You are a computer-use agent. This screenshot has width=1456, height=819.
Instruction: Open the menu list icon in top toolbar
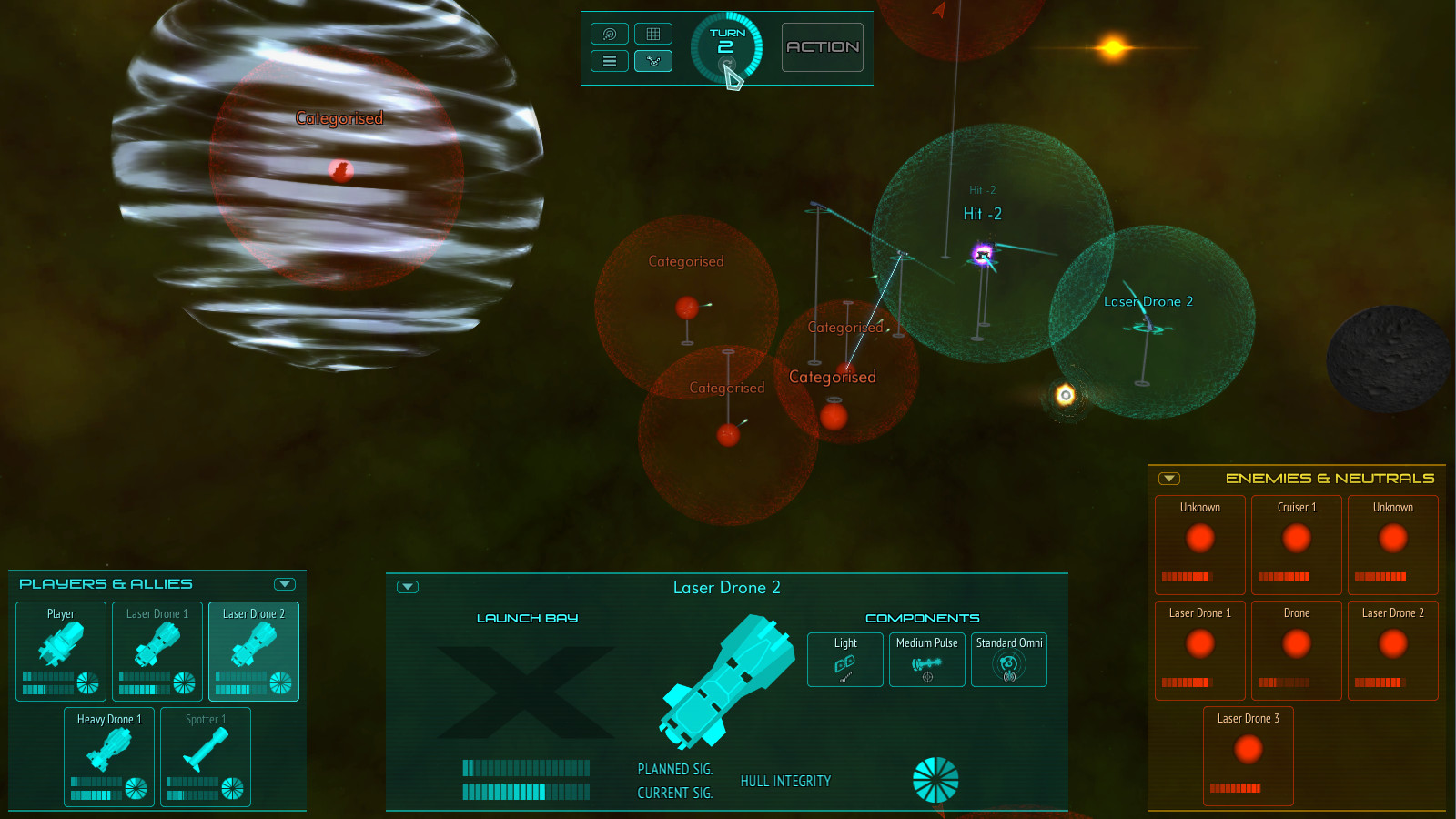point(609,60)
